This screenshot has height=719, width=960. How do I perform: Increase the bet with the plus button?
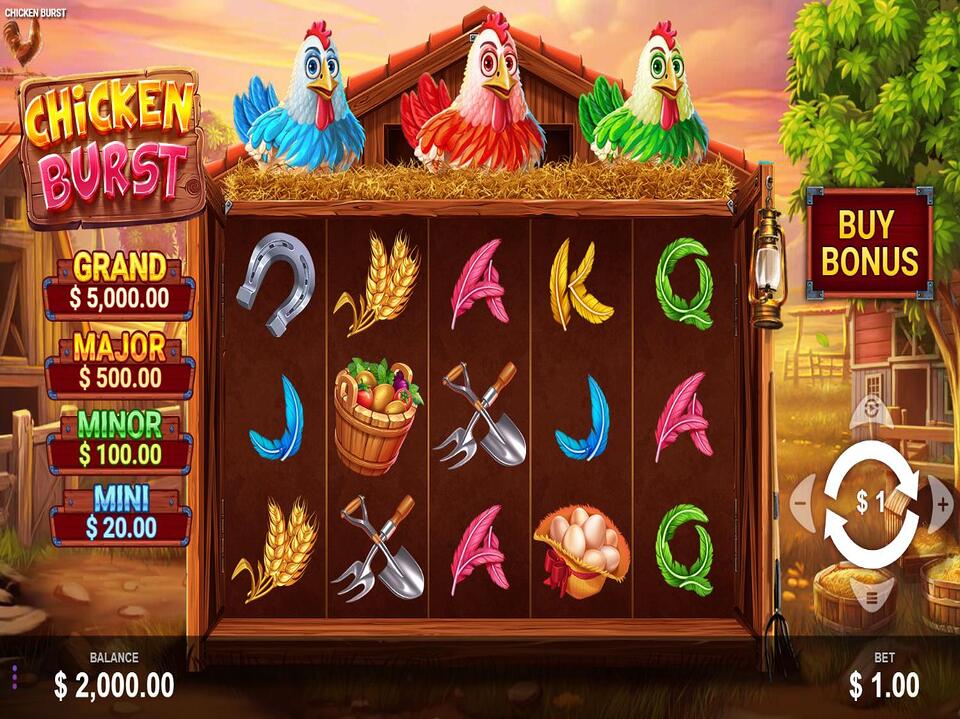(942, 504)
